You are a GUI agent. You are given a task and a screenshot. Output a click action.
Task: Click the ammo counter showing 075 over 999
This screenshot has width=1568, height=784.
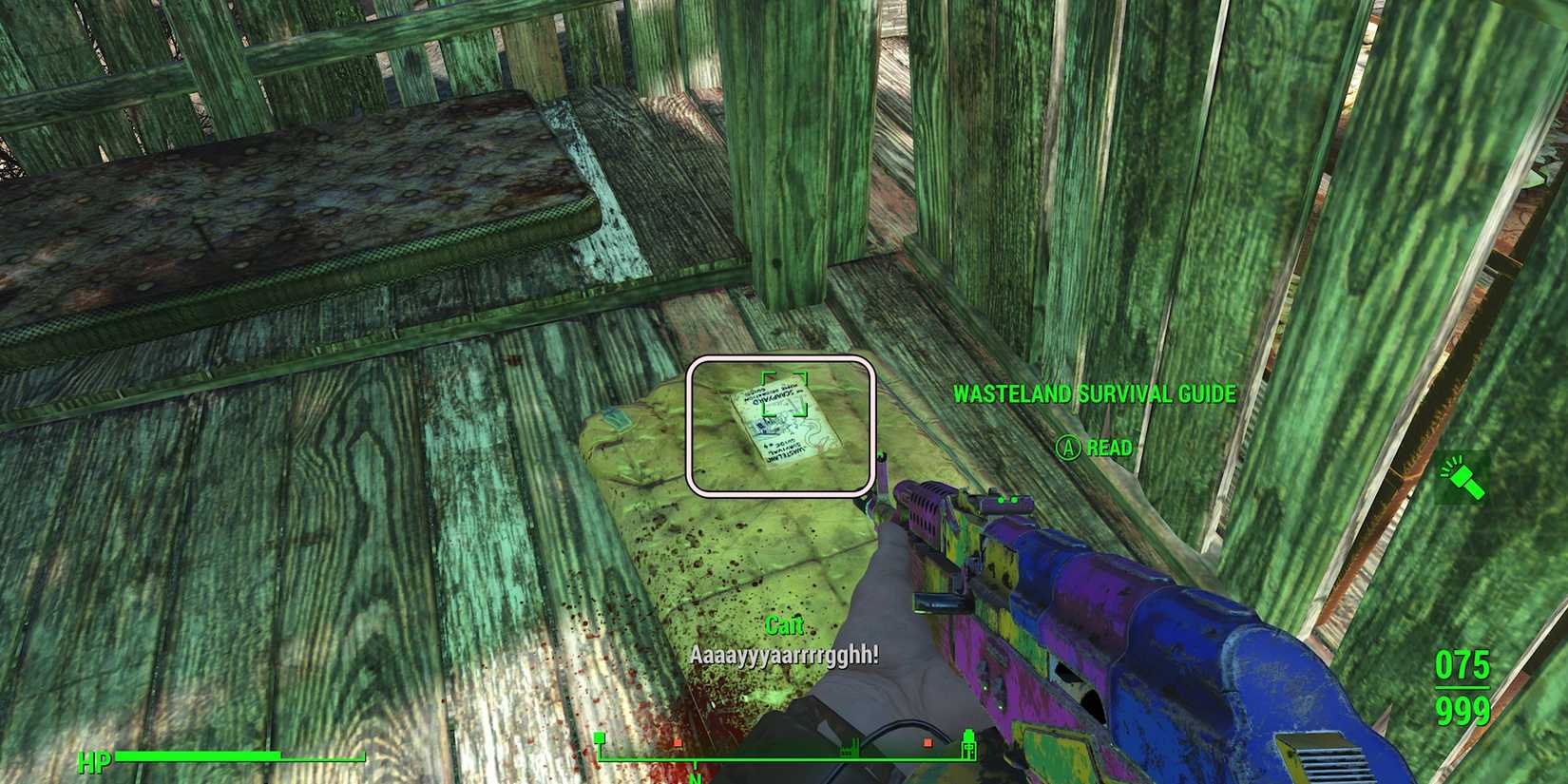pos(1464,688)
